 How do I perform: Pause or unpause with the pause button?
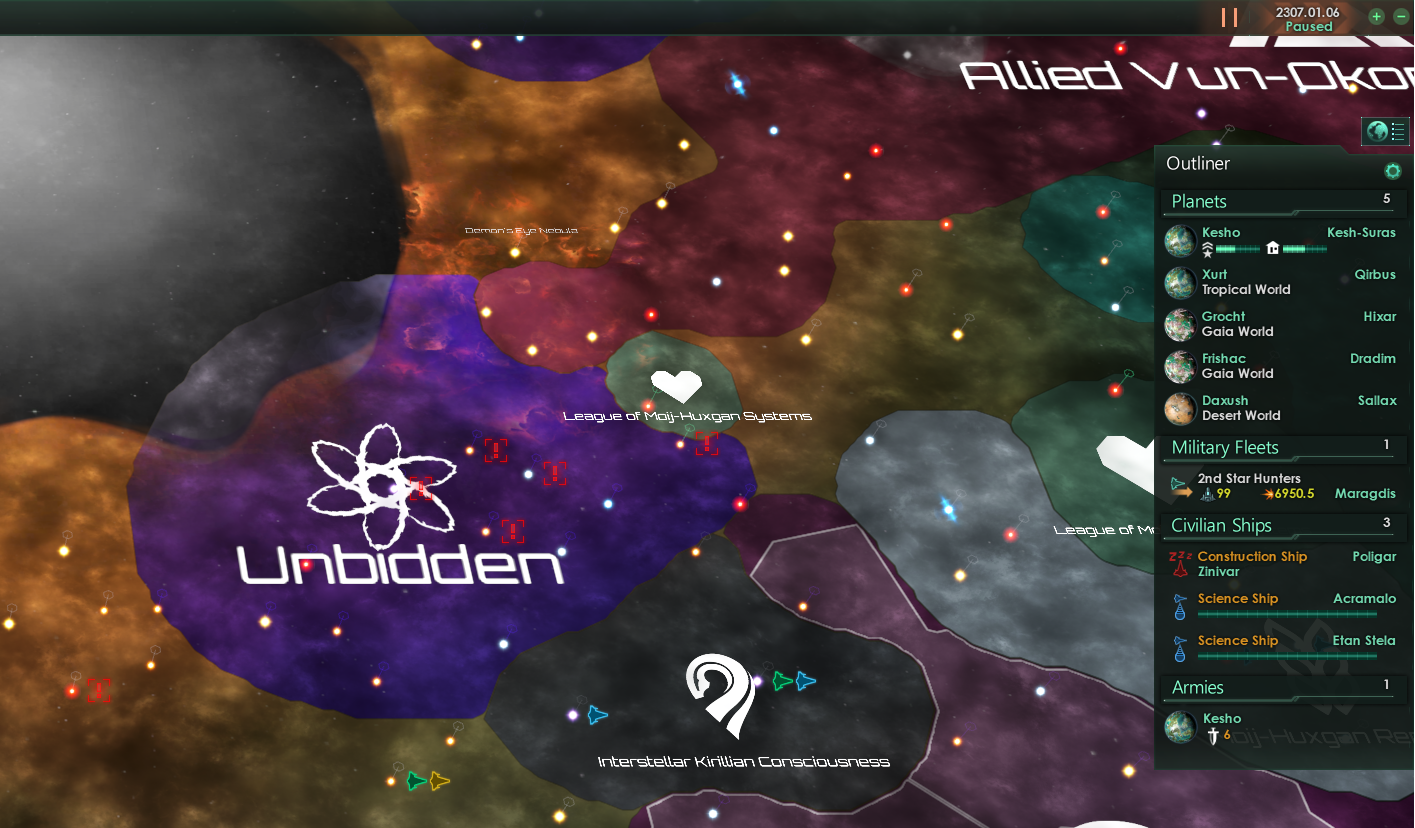point(1229,16)
